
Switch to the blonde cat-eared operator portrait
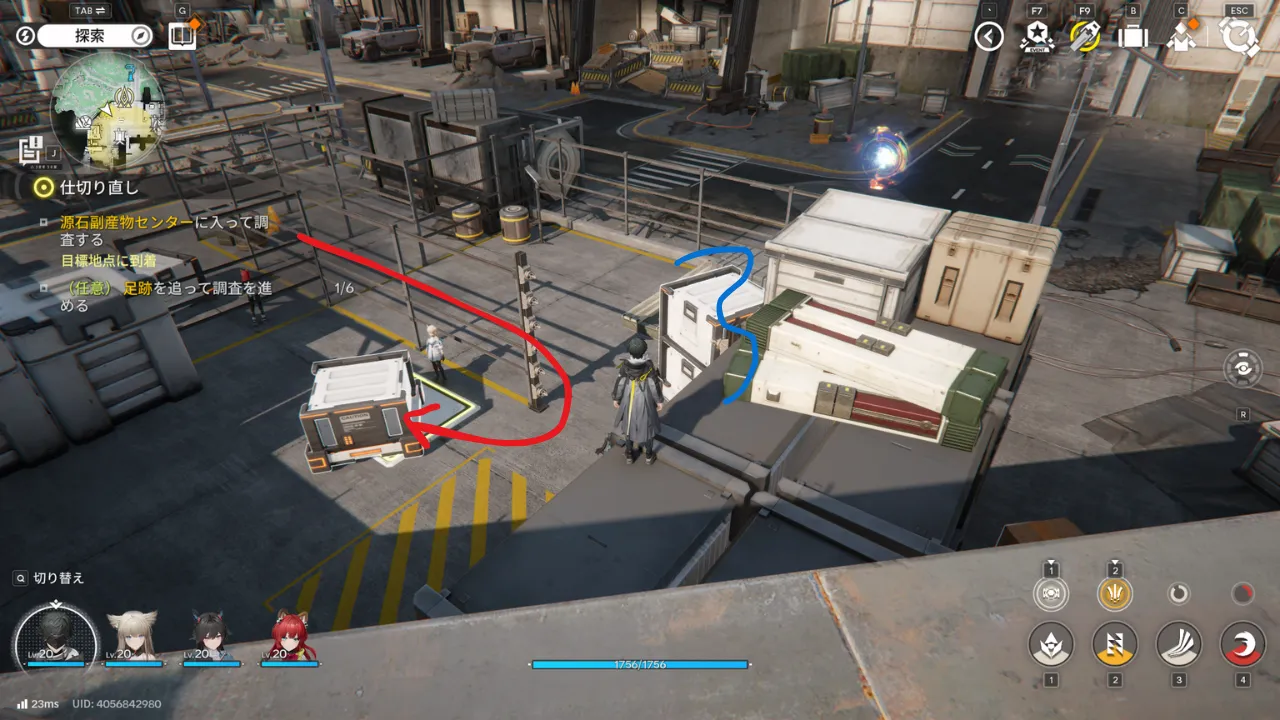(133, 637)
